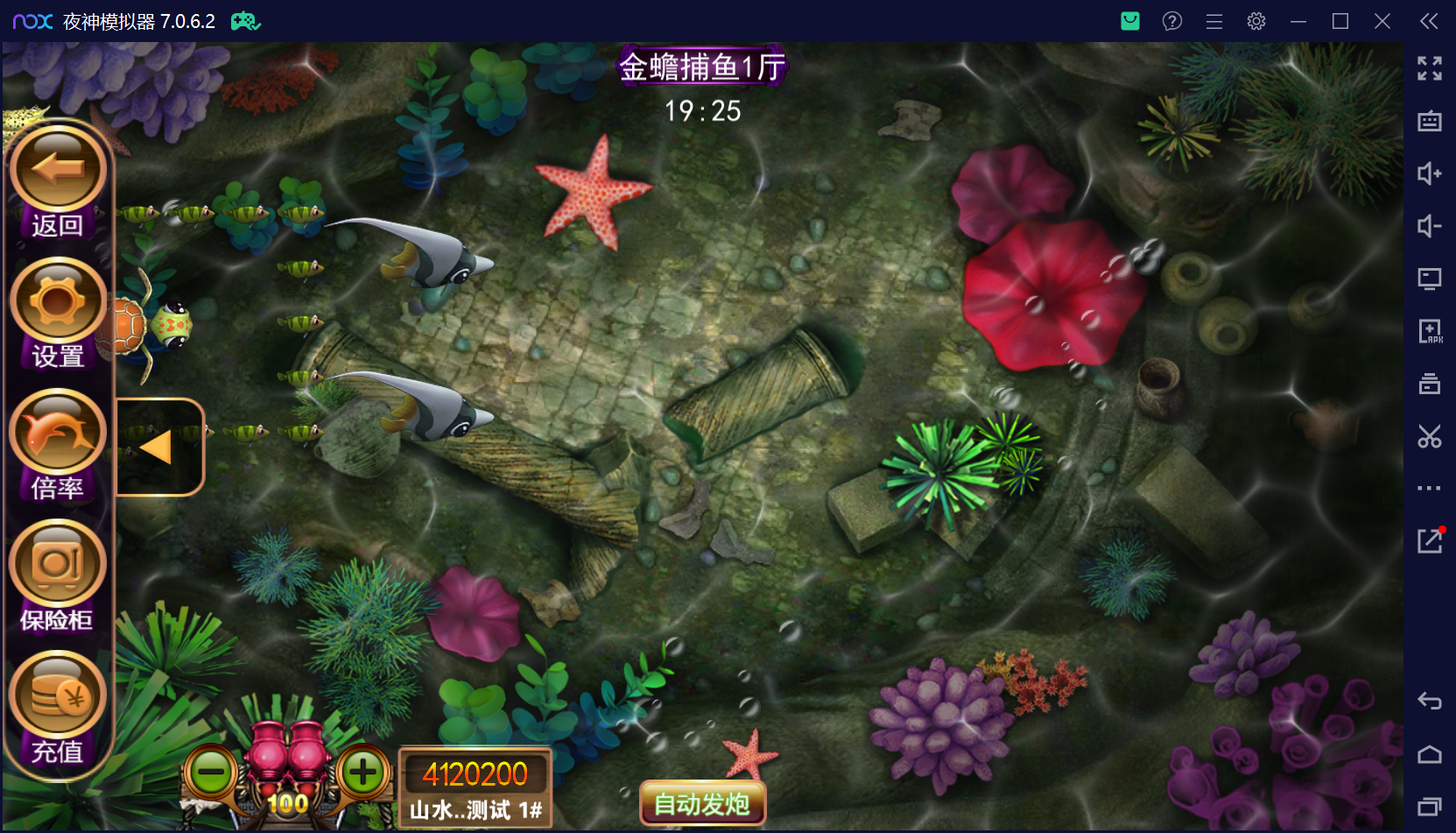The width and height of the screenshot is (1456, 833).
Task: Toggle fullscreen mode in sidebar
Action: tap(1430, 68)
